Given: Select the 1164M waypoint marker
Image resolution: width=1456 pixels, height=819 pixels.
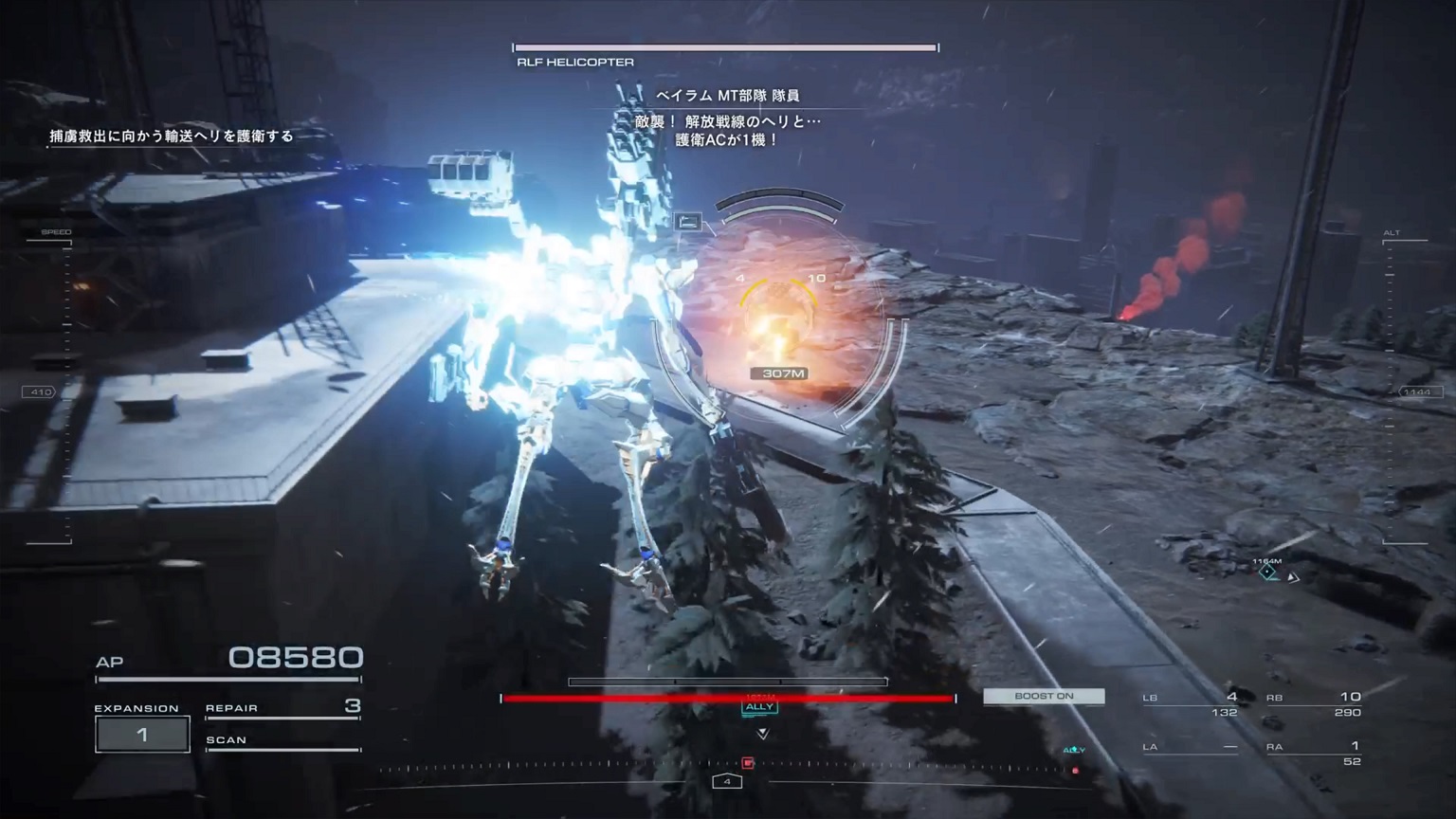Looking at the screenshot, I should point(1268,571).
